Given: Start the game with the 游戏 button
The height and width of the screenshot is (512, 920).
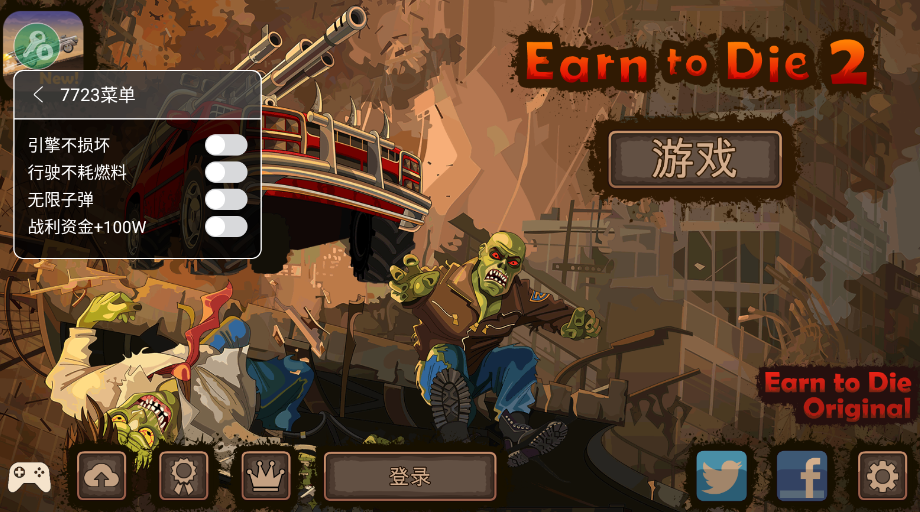Looking at the screenshot, I should point(694,160).
